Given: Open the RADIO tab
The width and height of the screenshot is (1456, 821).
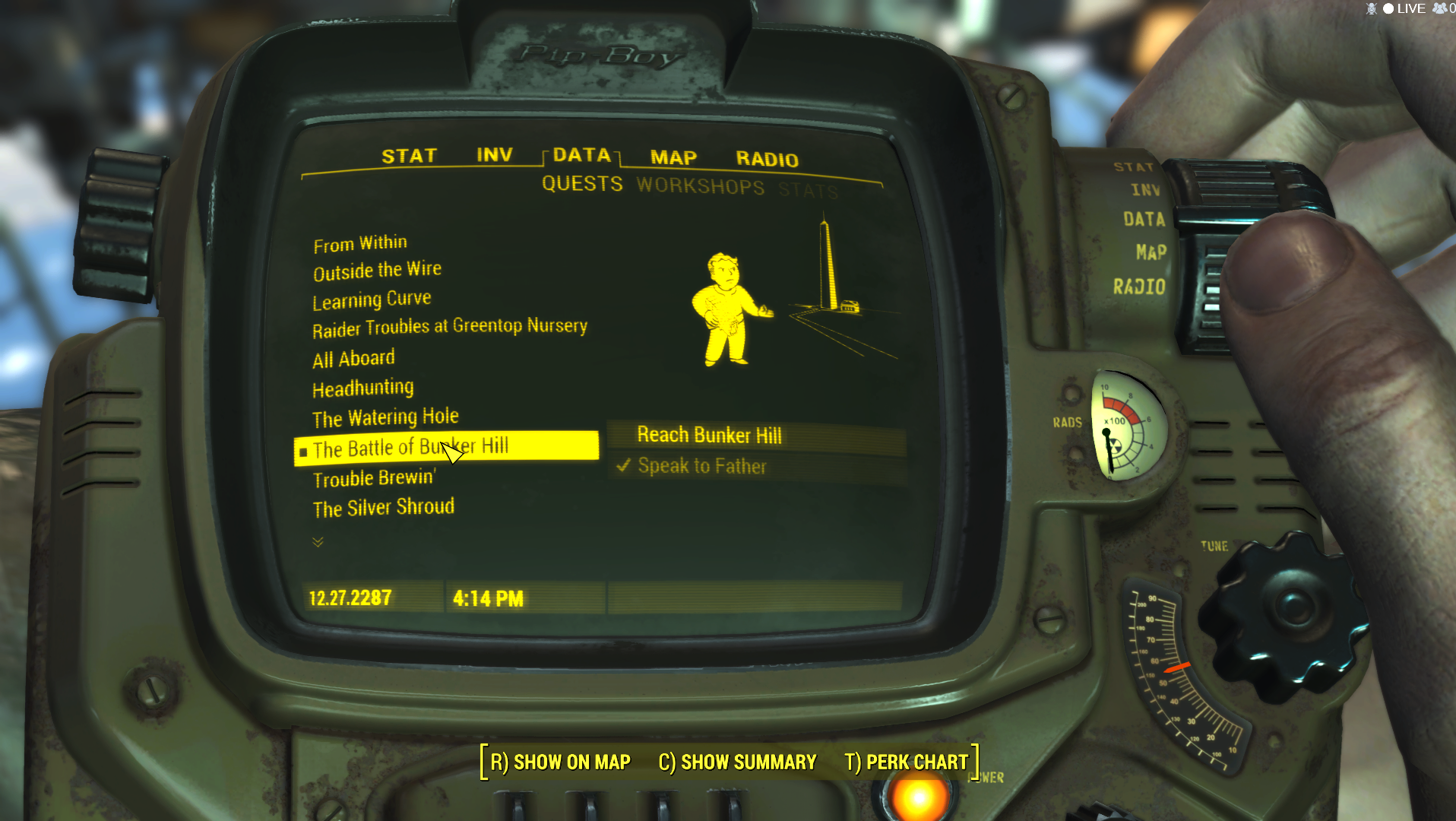Looking at the screenshot, I should [x=767, y=159].
